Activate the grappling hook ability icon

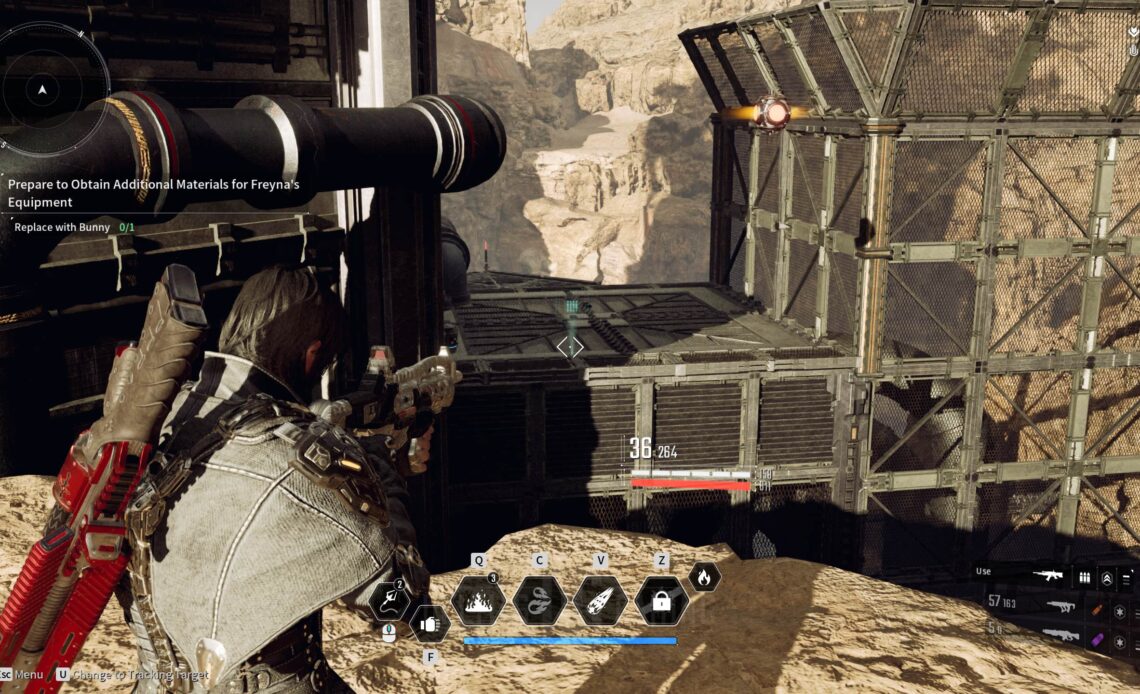pyautogui.click(x=388, y=600)
